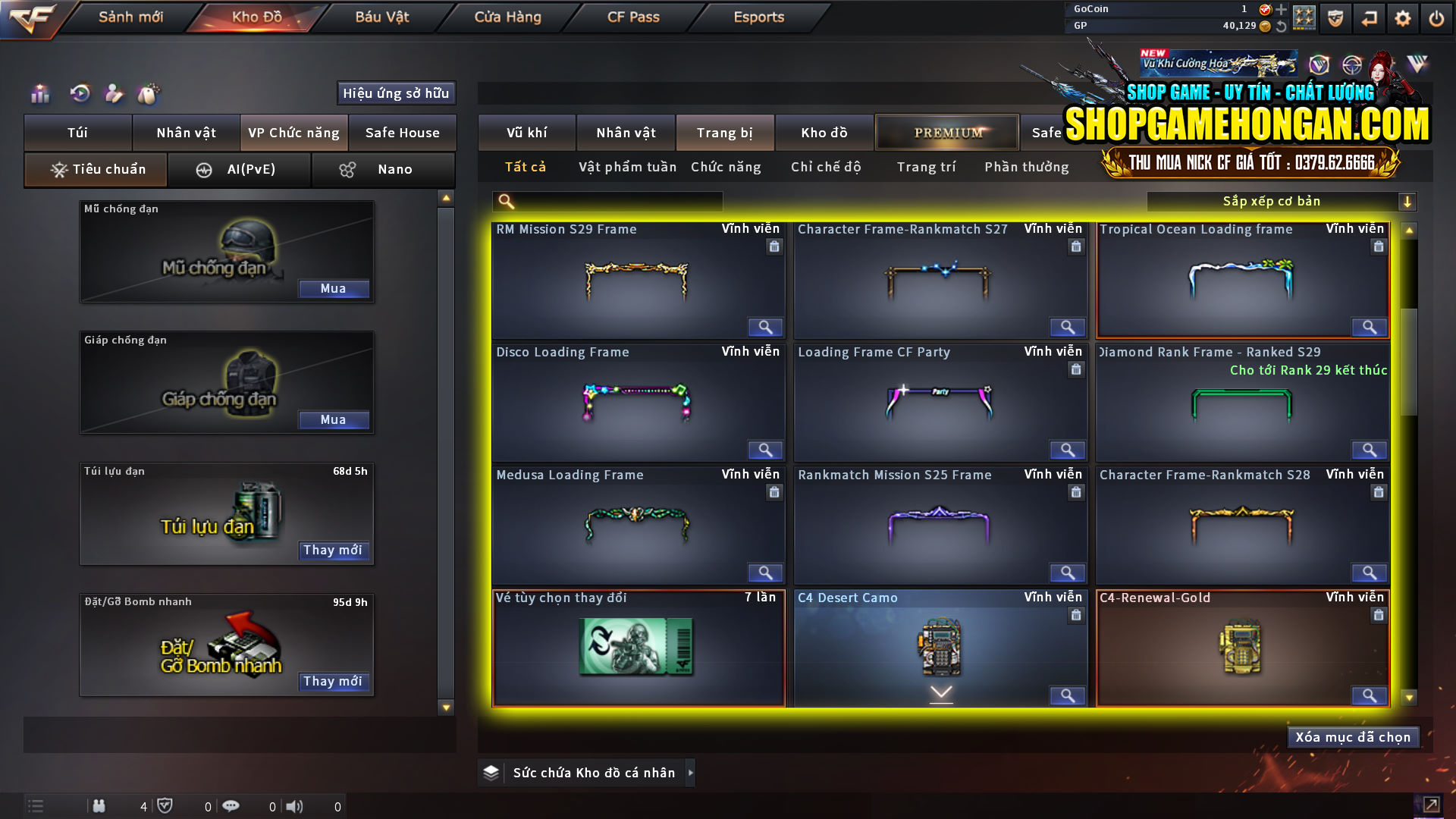Expand Sức chứa Kho đồ cá nhân arrow
Image resolution: width=1456 pixels, height=819 pixels.
point(691,773)
